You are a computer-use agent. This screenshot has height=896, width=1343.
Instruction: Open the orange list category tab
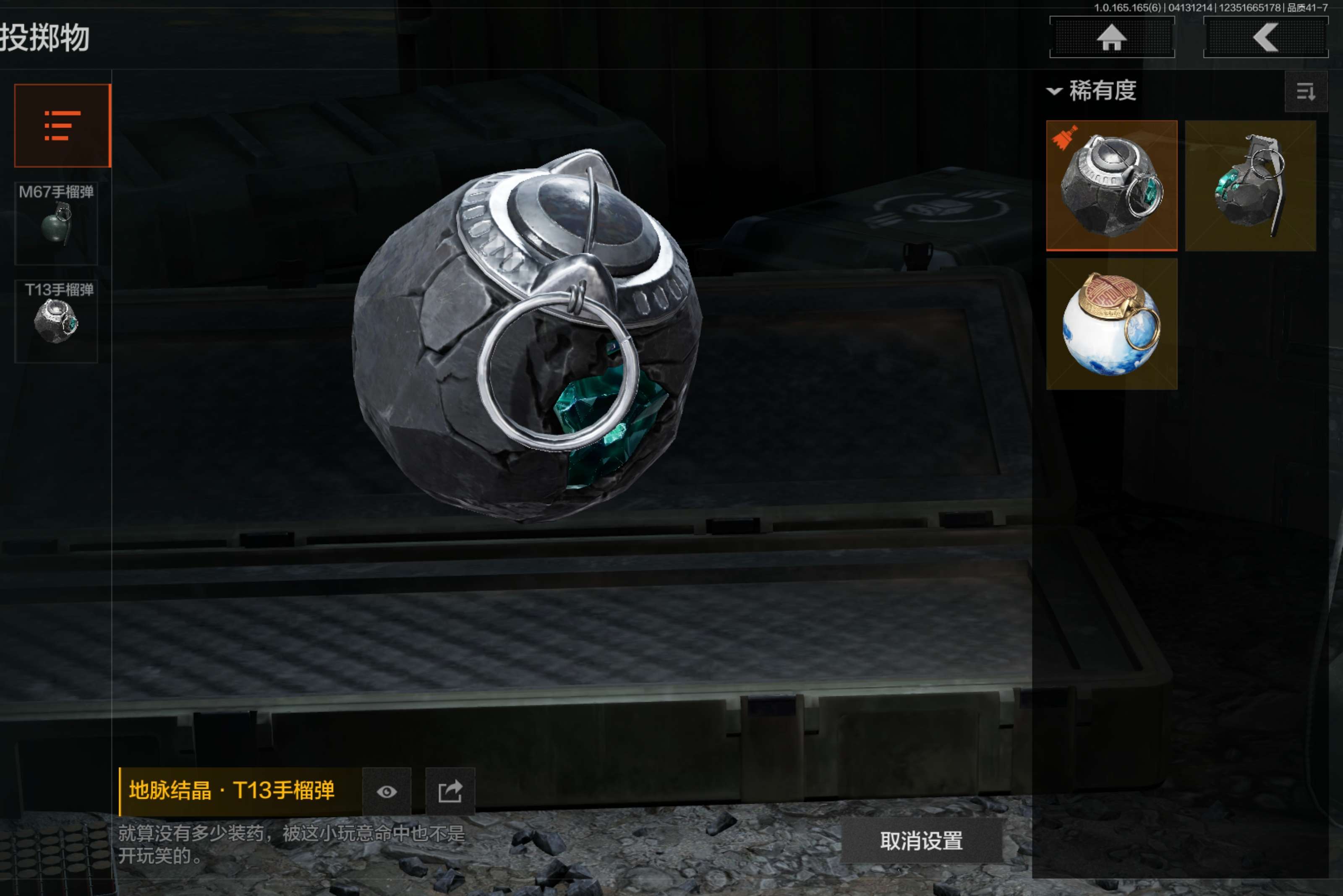pyautogui.click(x=62, y=126)
